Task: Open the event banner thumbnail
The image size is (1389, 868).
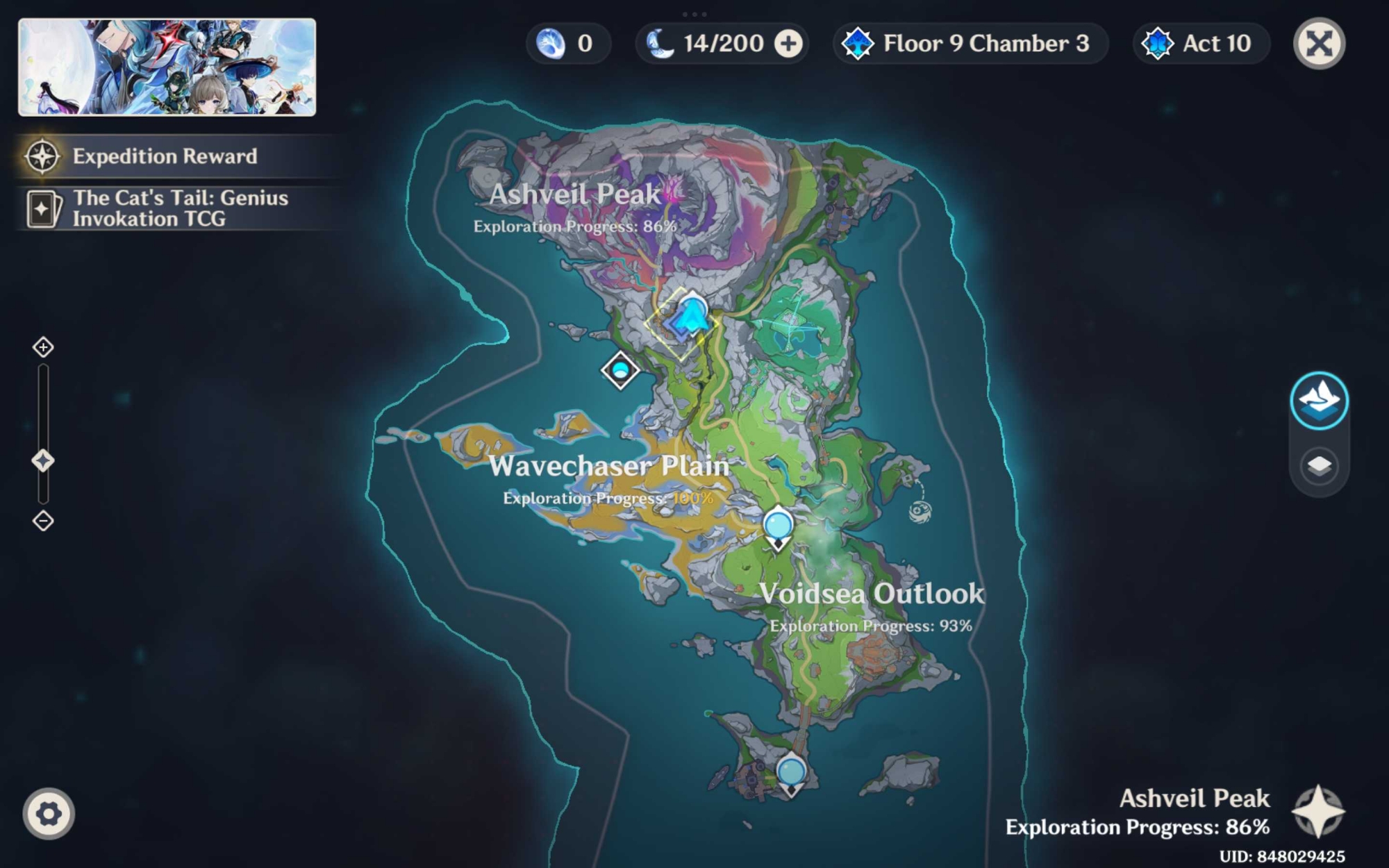Action: point(167,67)
